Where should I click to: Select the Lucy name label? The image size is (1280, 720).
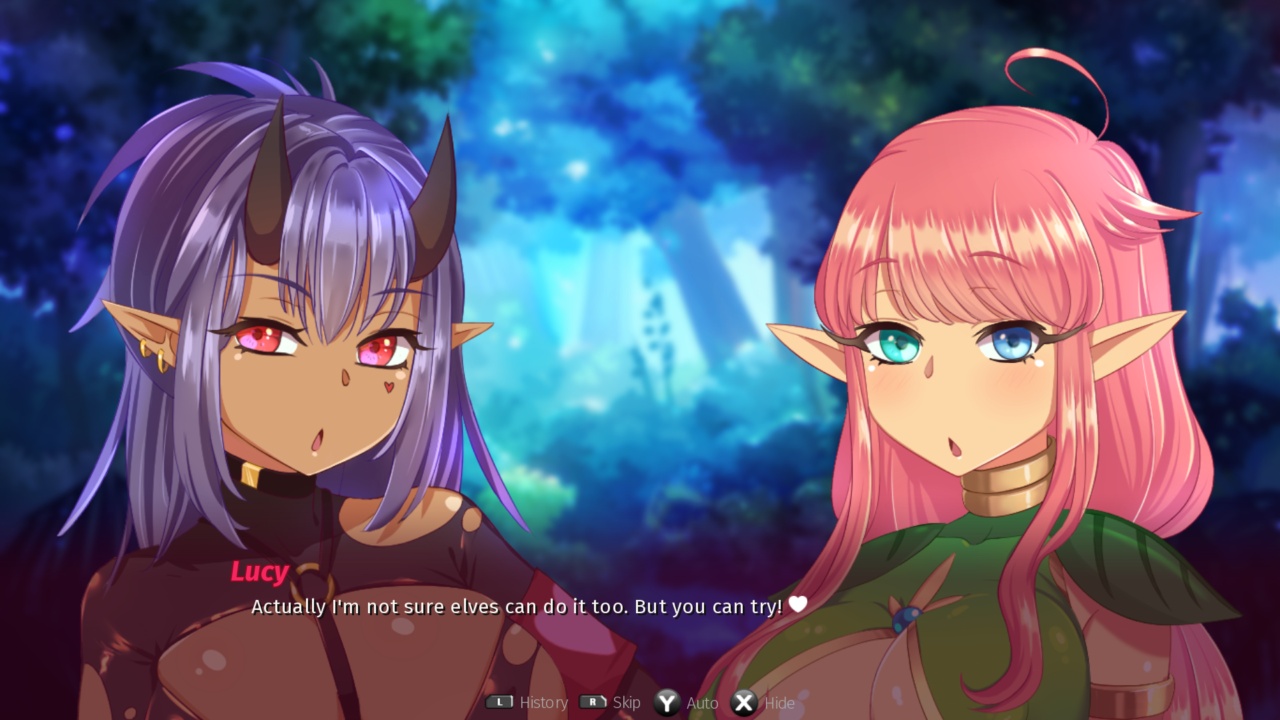point(258,571)
